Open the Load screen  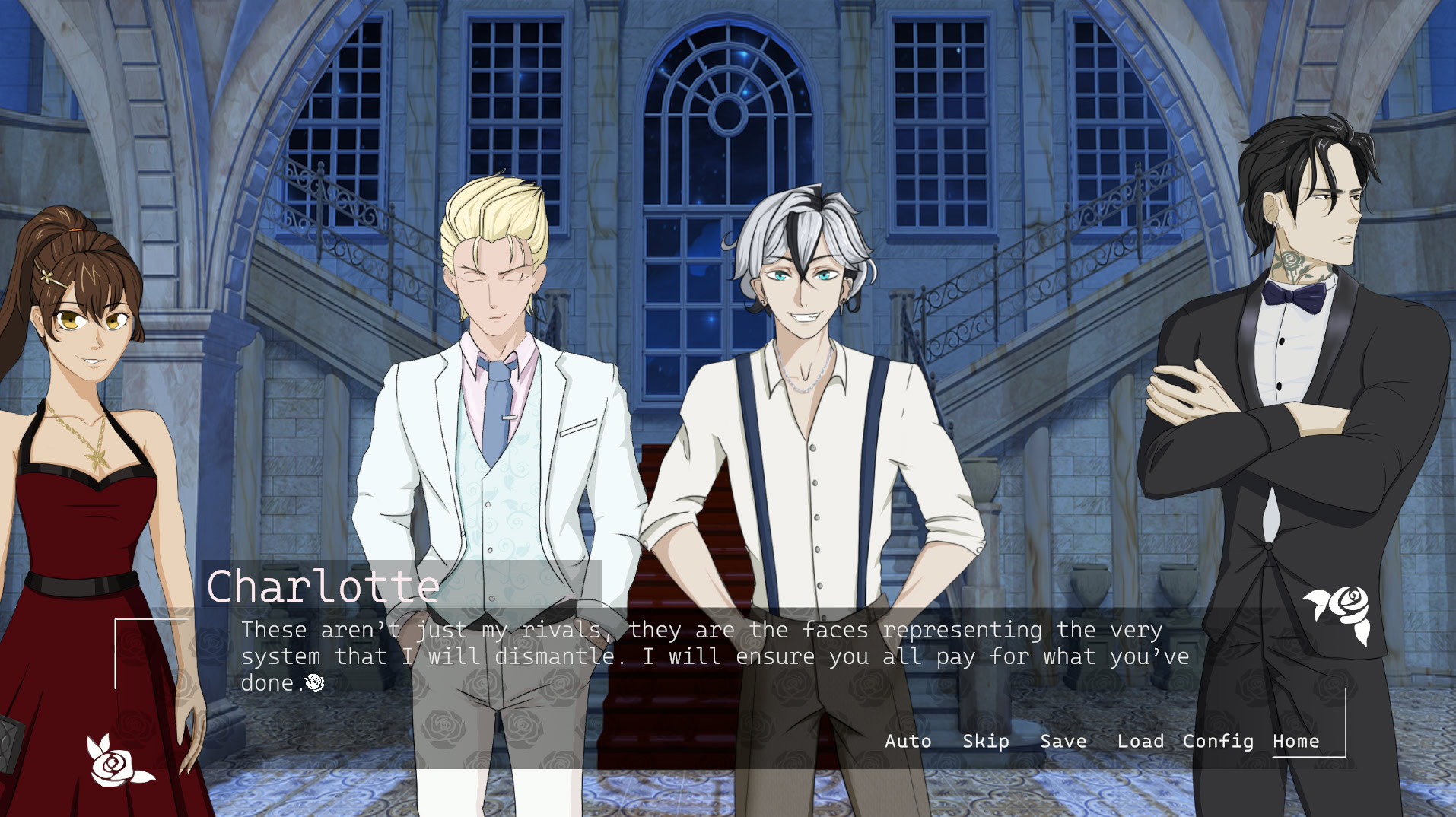point(1141,740)
